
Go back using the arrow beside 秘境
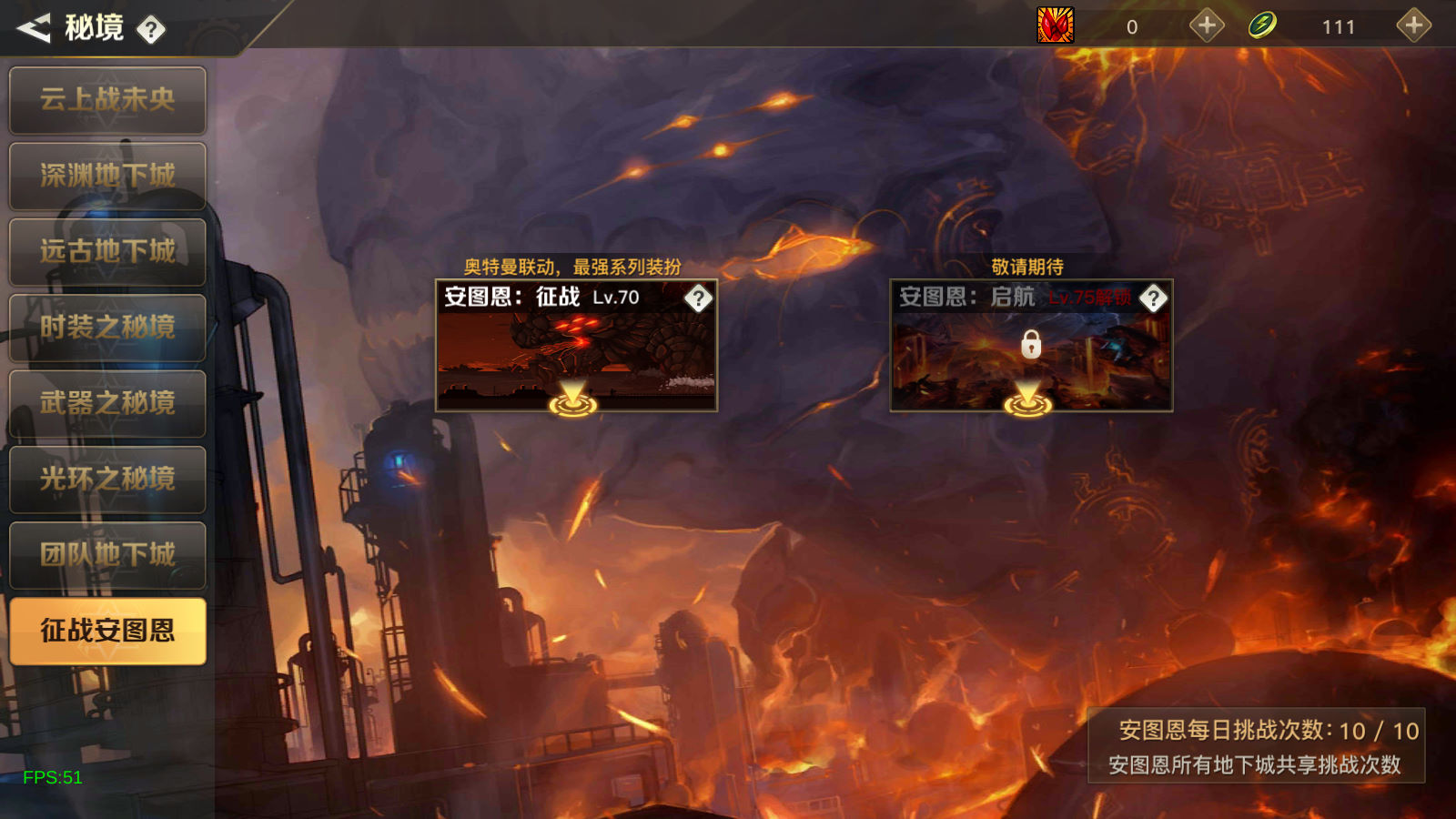point(34,28)
